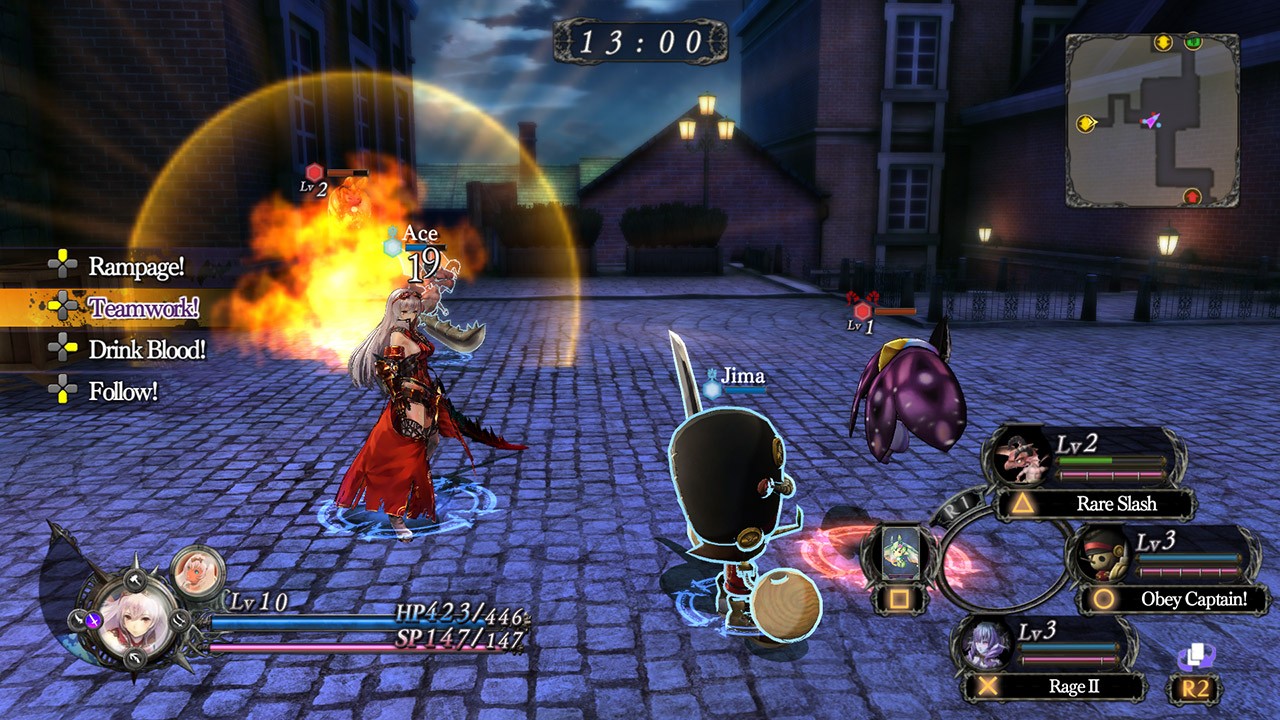Viewport: 1280px width, 720px height.
Task: Click the red marker on the minimap
Action: point(1192,196)
